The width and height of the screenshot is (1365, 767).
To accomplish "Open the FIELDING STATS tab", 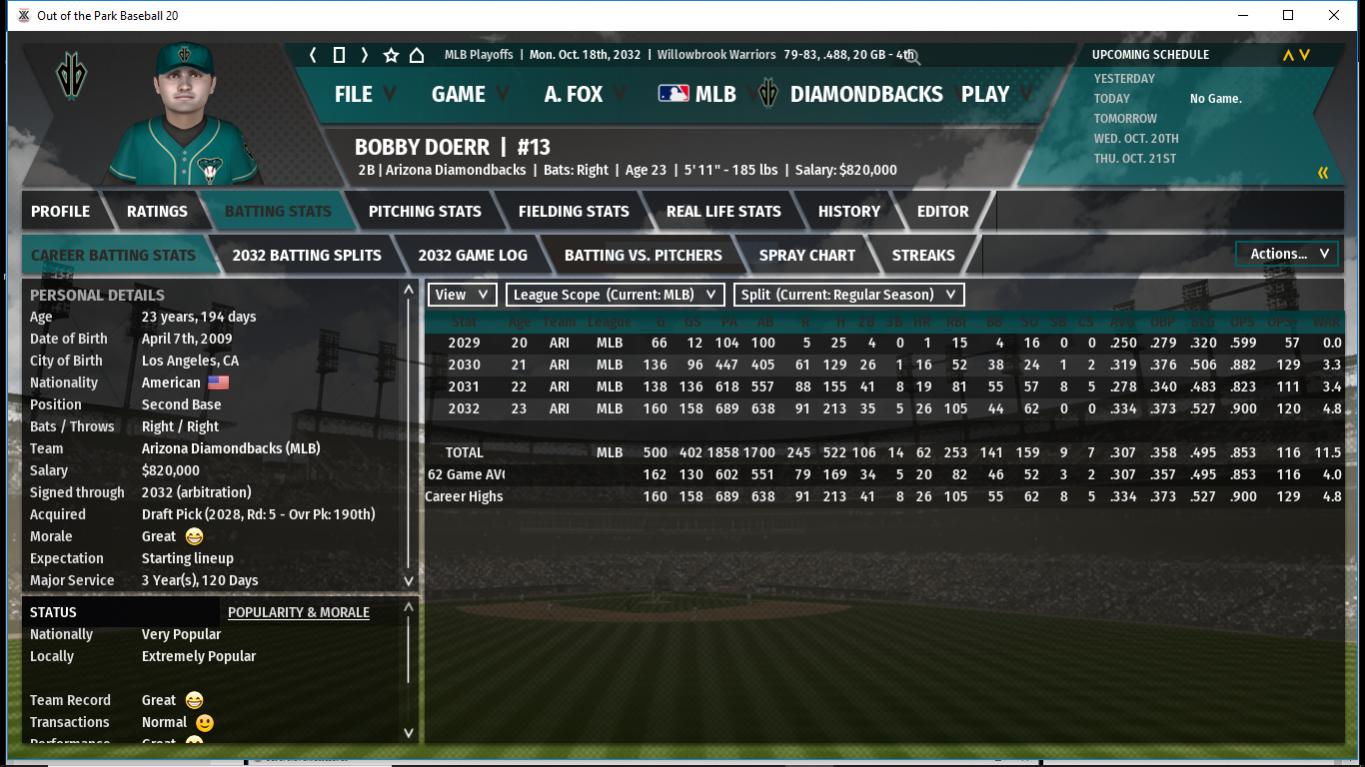I will point(573,211).
